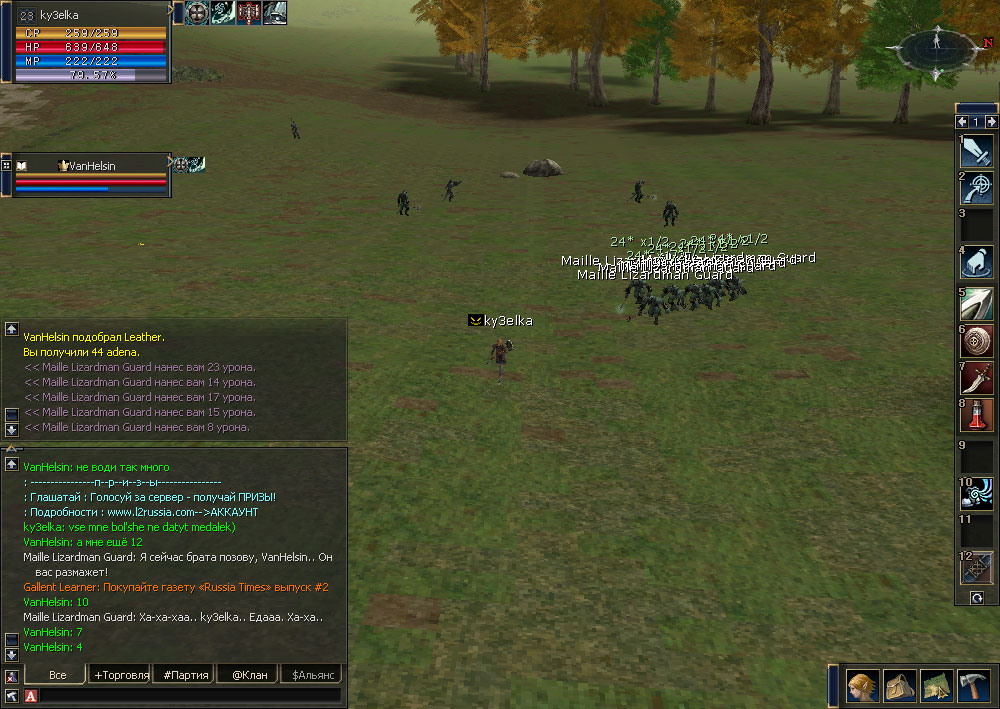The width and height of the screenshot is (1000, 709).
Task: Activate the target crosshair skill in slot 2
Action: pos(976,188)
